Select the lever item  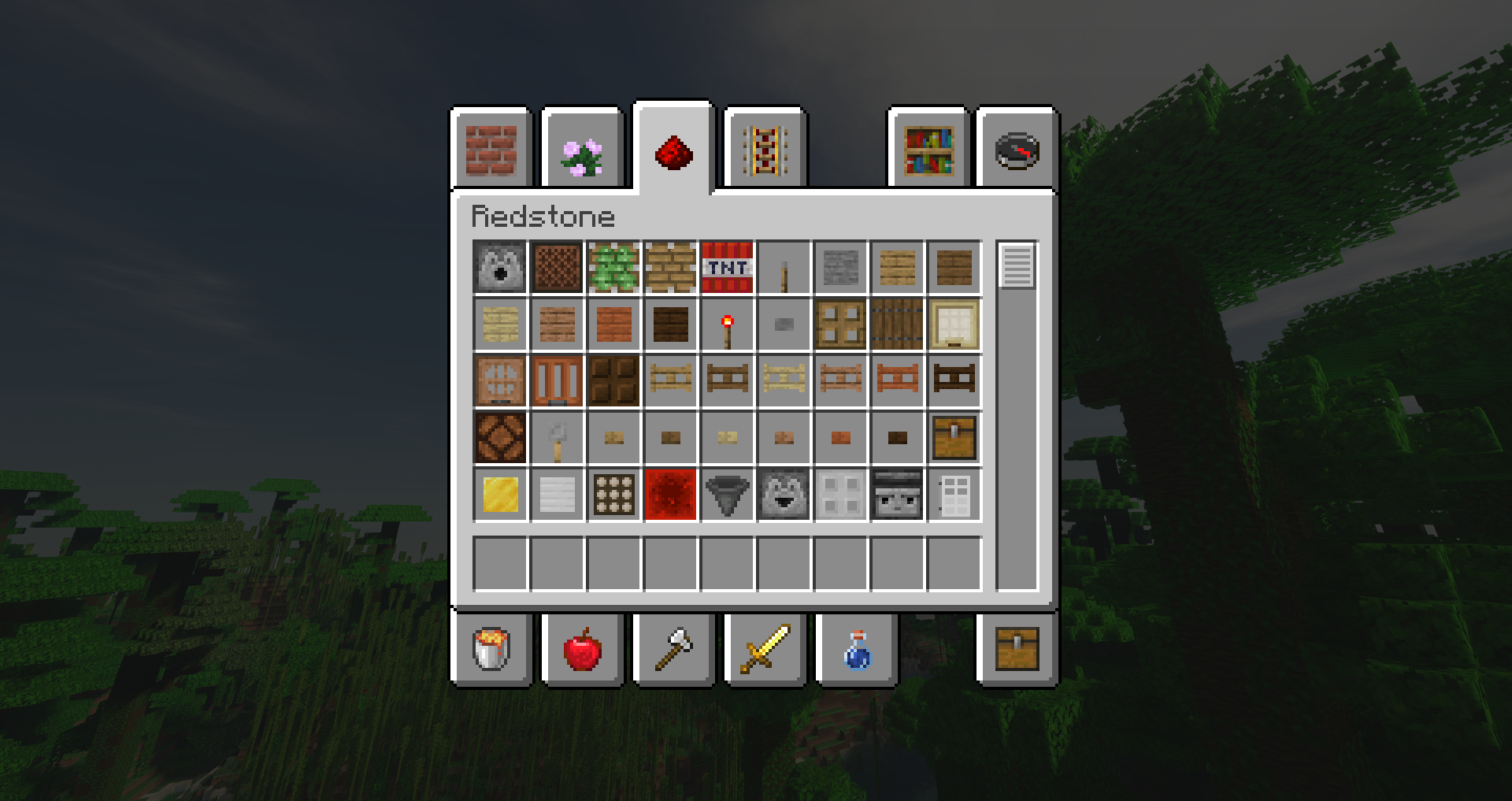click(557, 438)
